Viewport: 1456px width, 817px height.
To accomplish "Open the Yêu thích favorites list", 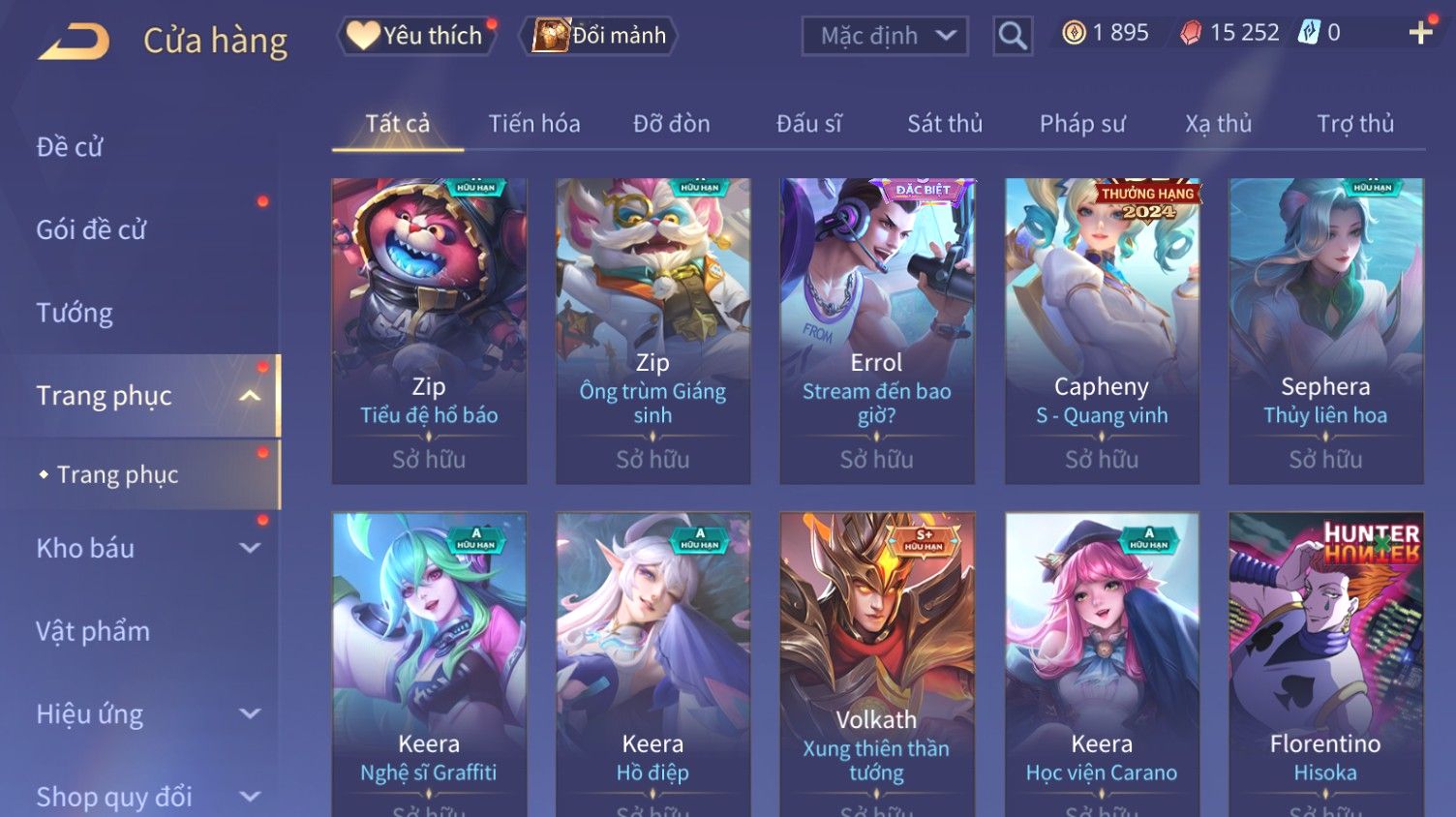I will click(417, 36).
